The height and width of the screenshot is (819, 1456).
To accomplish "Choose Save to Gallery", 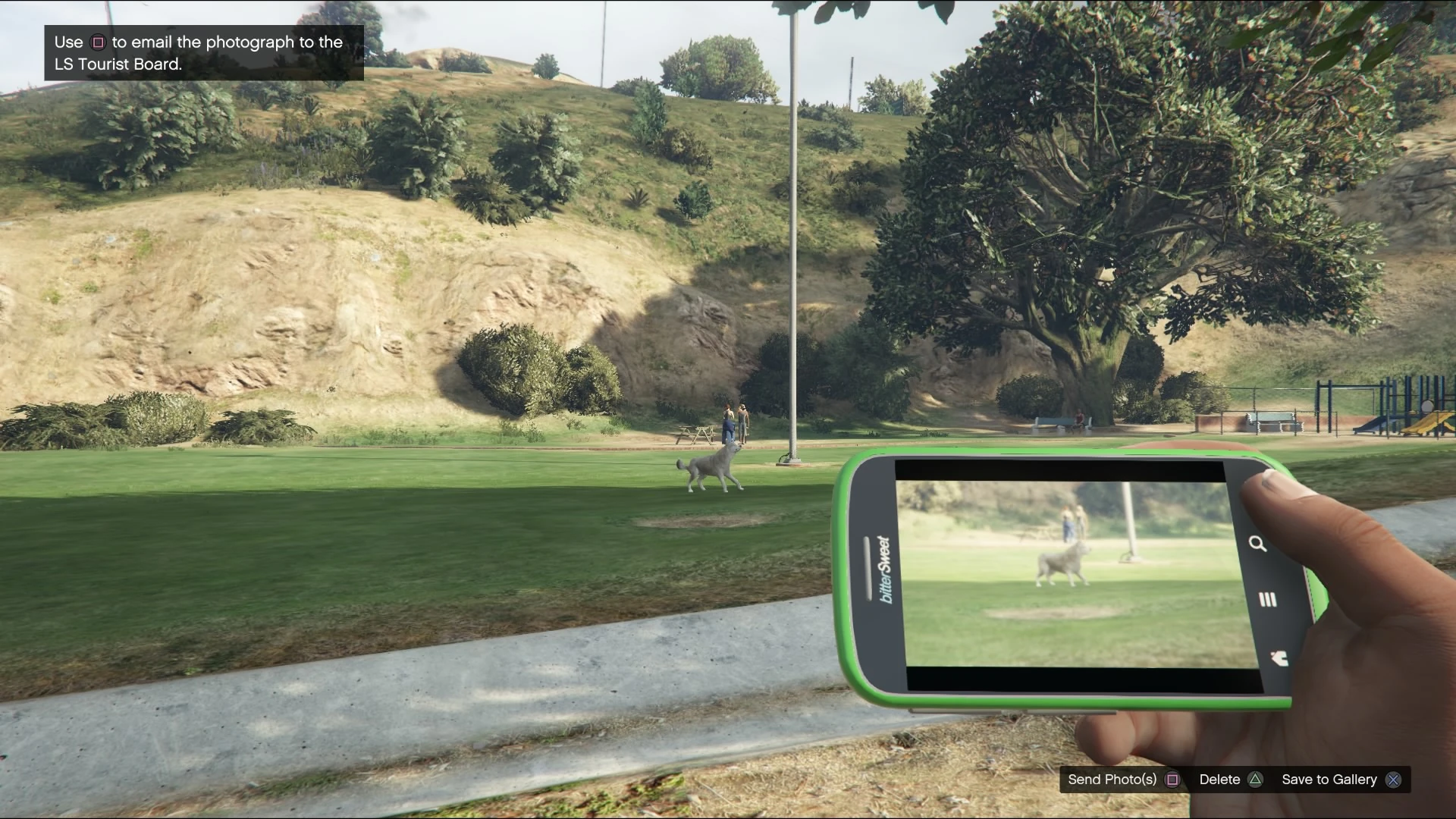I will coord(1329,780).
